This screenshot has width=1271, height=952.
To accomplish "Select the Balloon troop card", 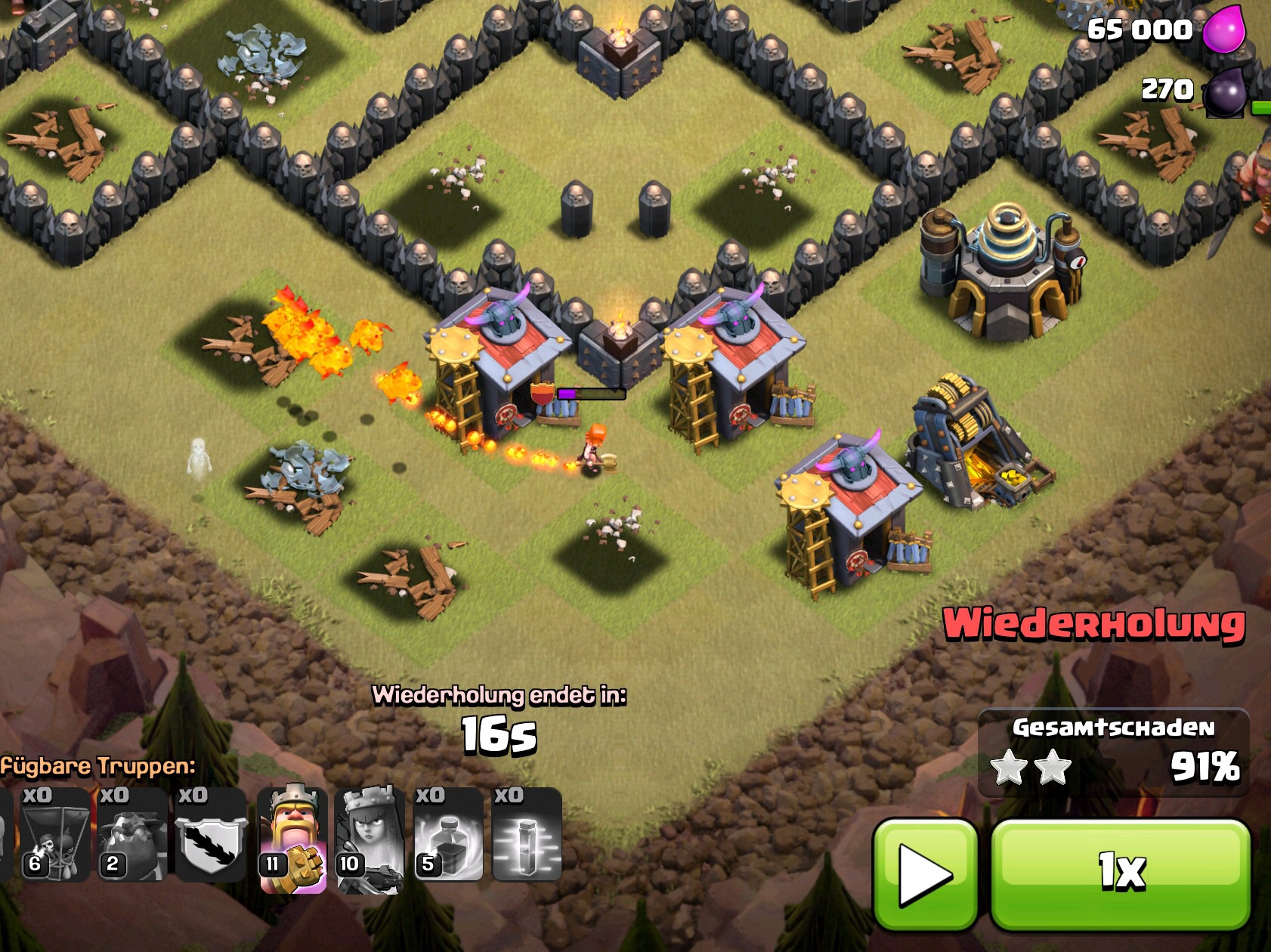I will [54, 835].
